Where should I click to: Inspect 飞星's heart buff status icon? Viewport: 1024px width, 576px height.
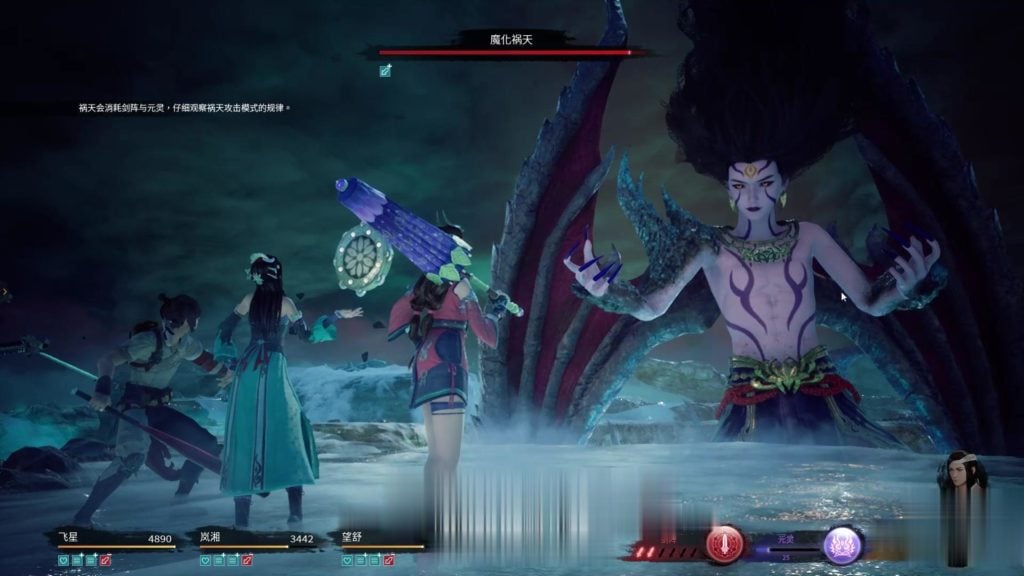pos(64,561)
